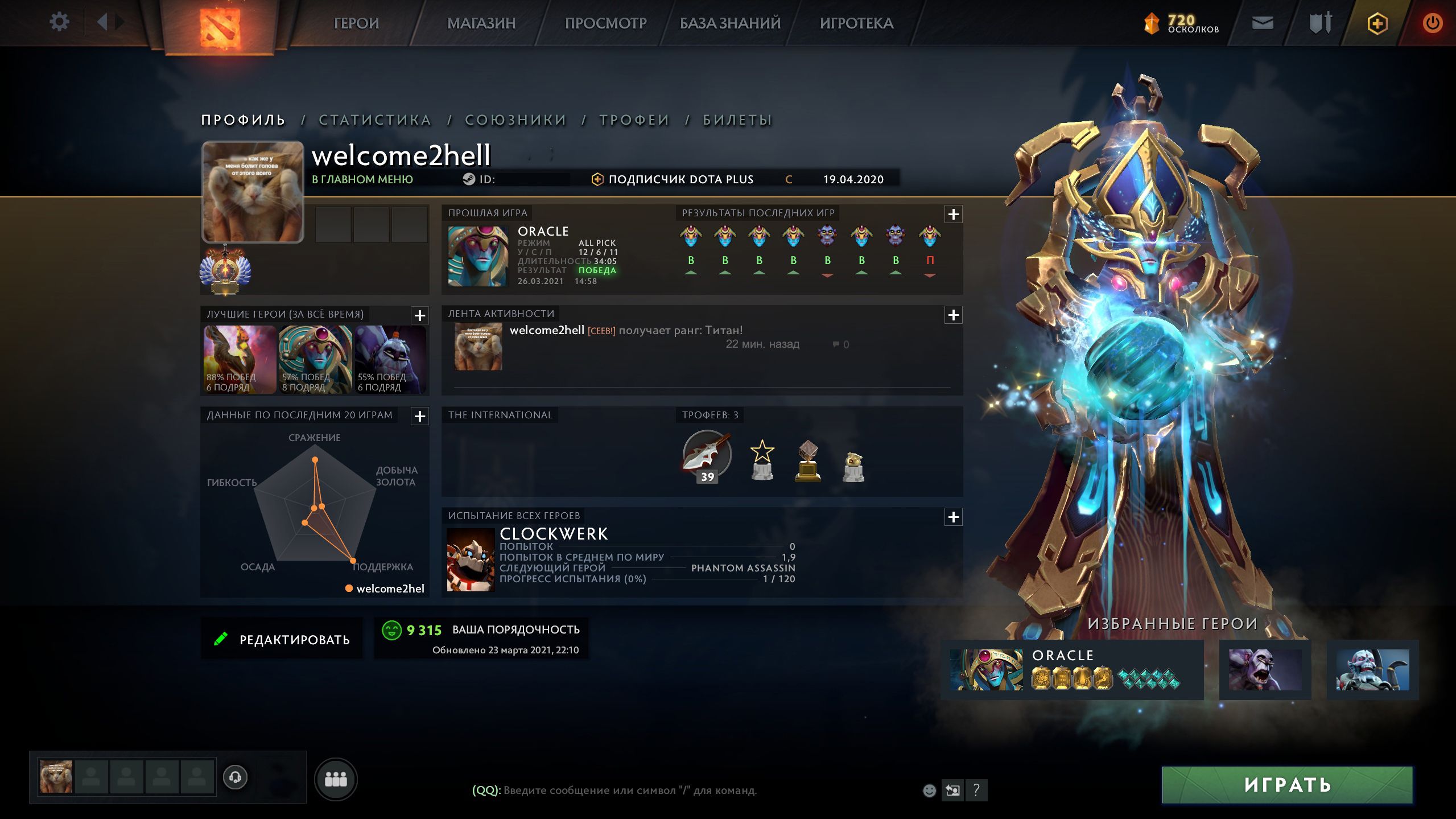This screenshot has height=819, width=1456.
Task: Select the Билеты tab
Action: 737,120
